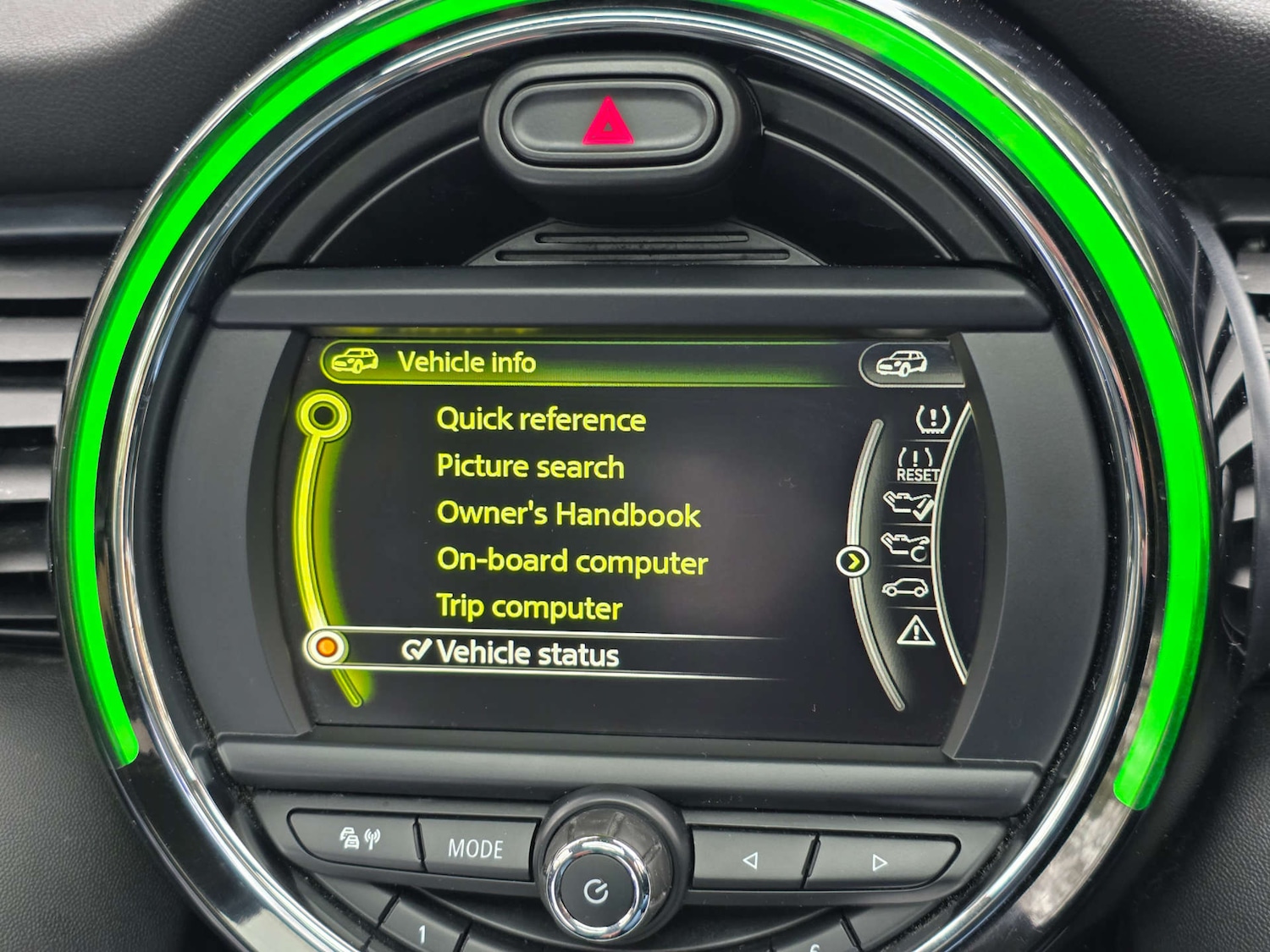Open the tire pressure RESET function
Viewport: 1270px width, 952px height.
click(917, 464)
